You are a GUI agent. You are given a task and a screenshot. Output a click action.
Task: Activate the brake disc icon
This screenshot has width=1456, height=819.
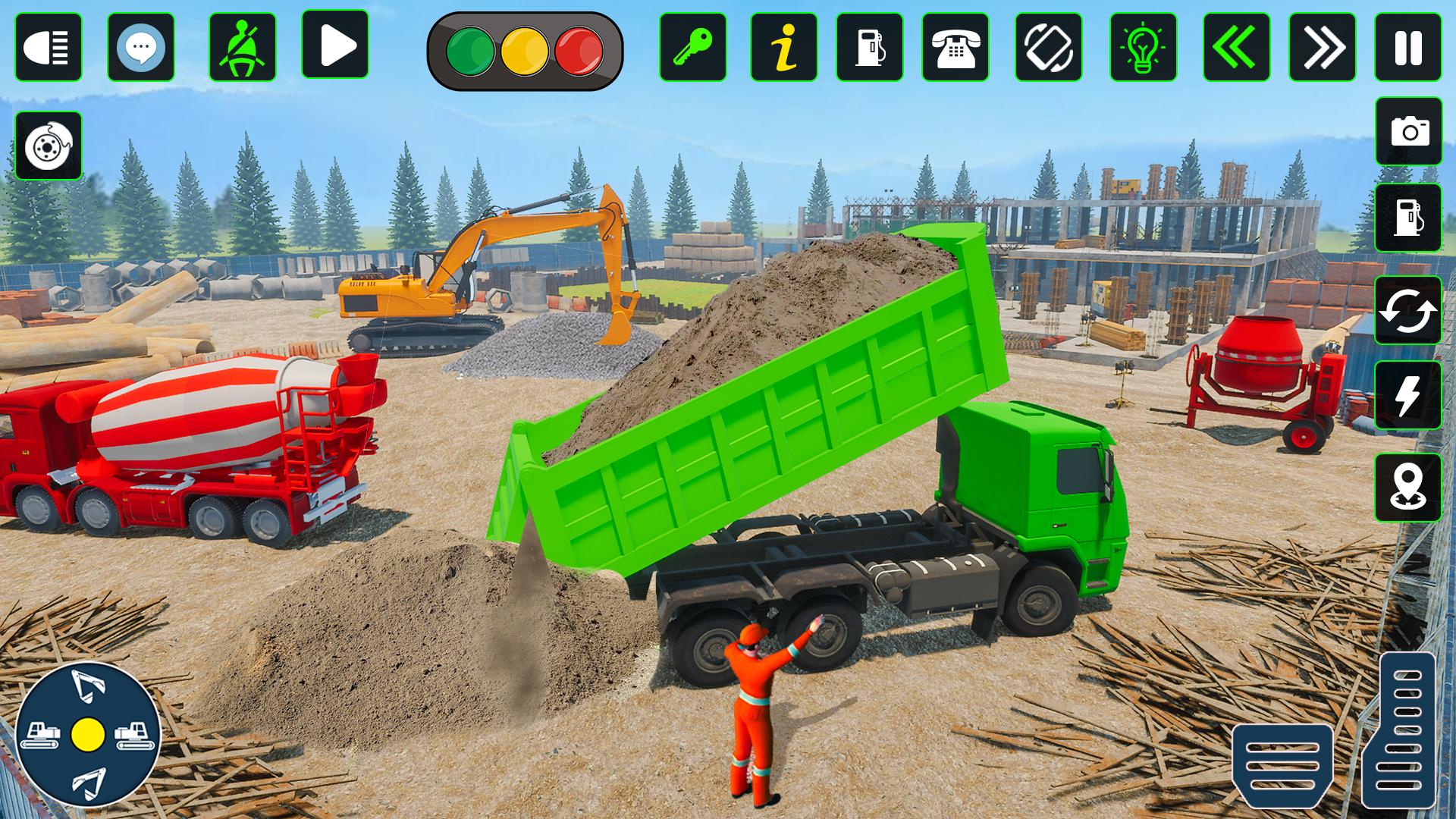(x=49, y=146)
